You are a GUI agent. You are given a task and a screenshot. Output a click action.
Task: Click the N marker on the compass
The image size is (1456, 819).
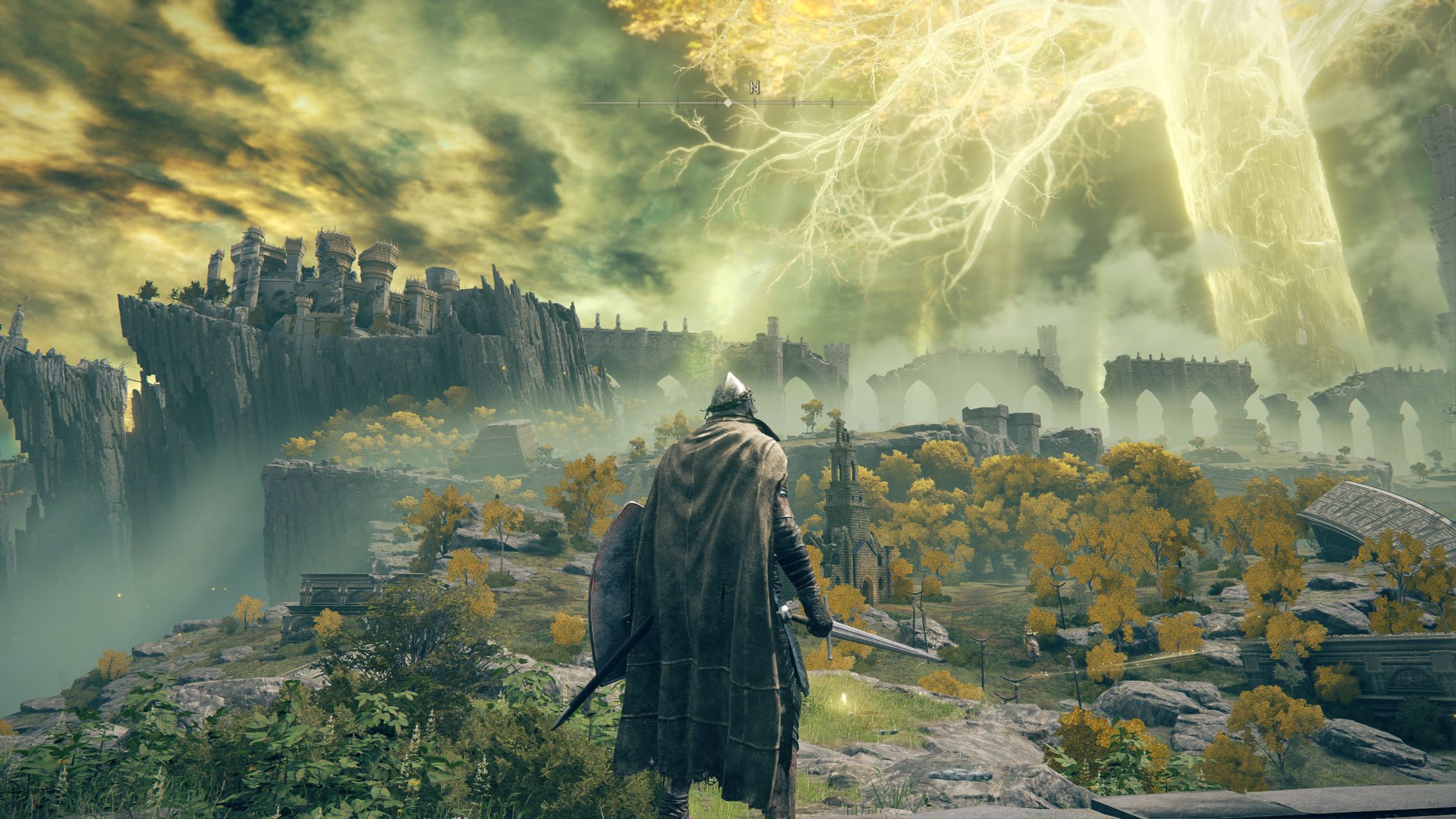pos(755,87)
